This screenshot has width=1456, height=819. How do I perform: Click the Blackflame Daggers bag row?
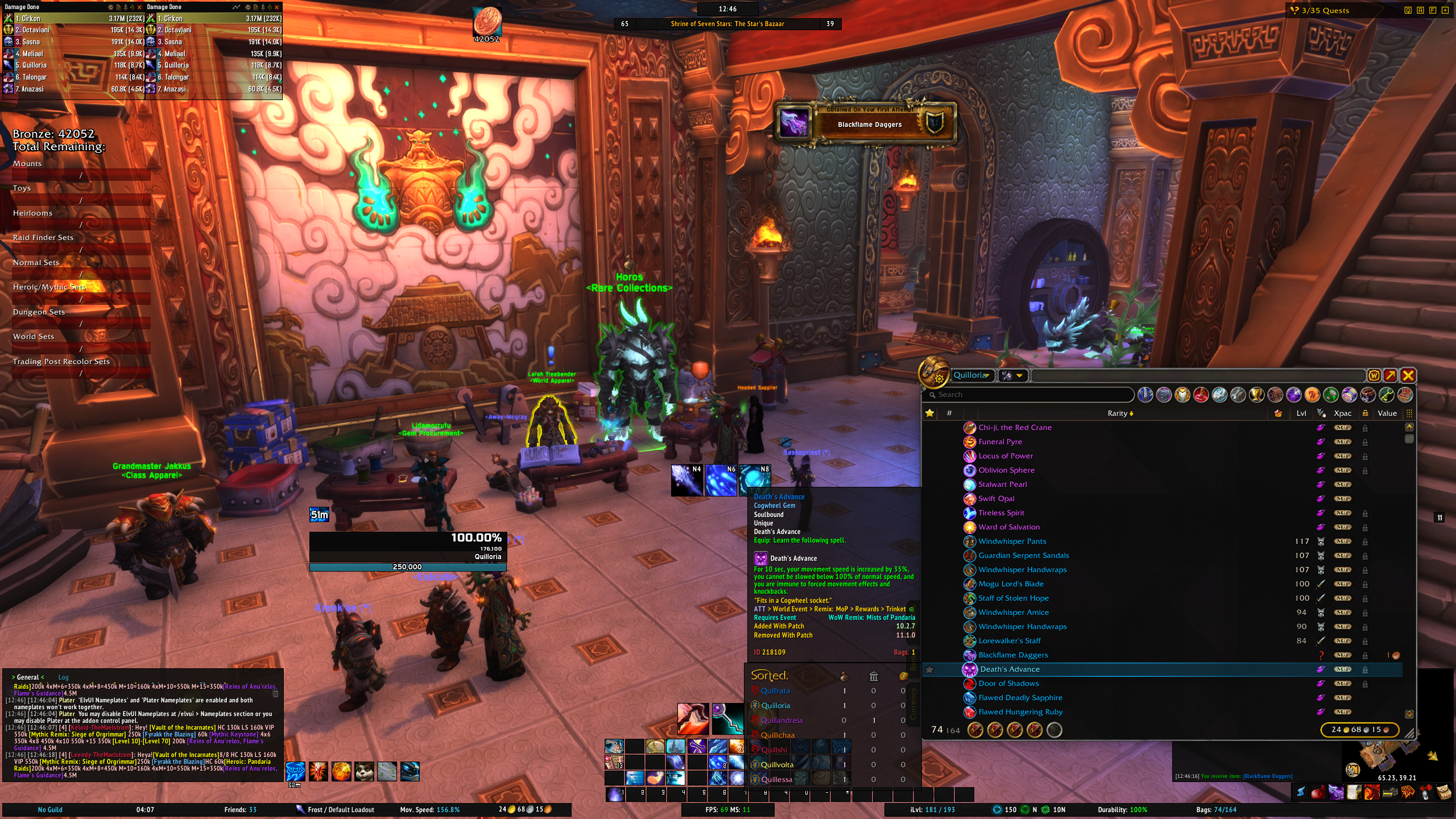(1013, 655)
